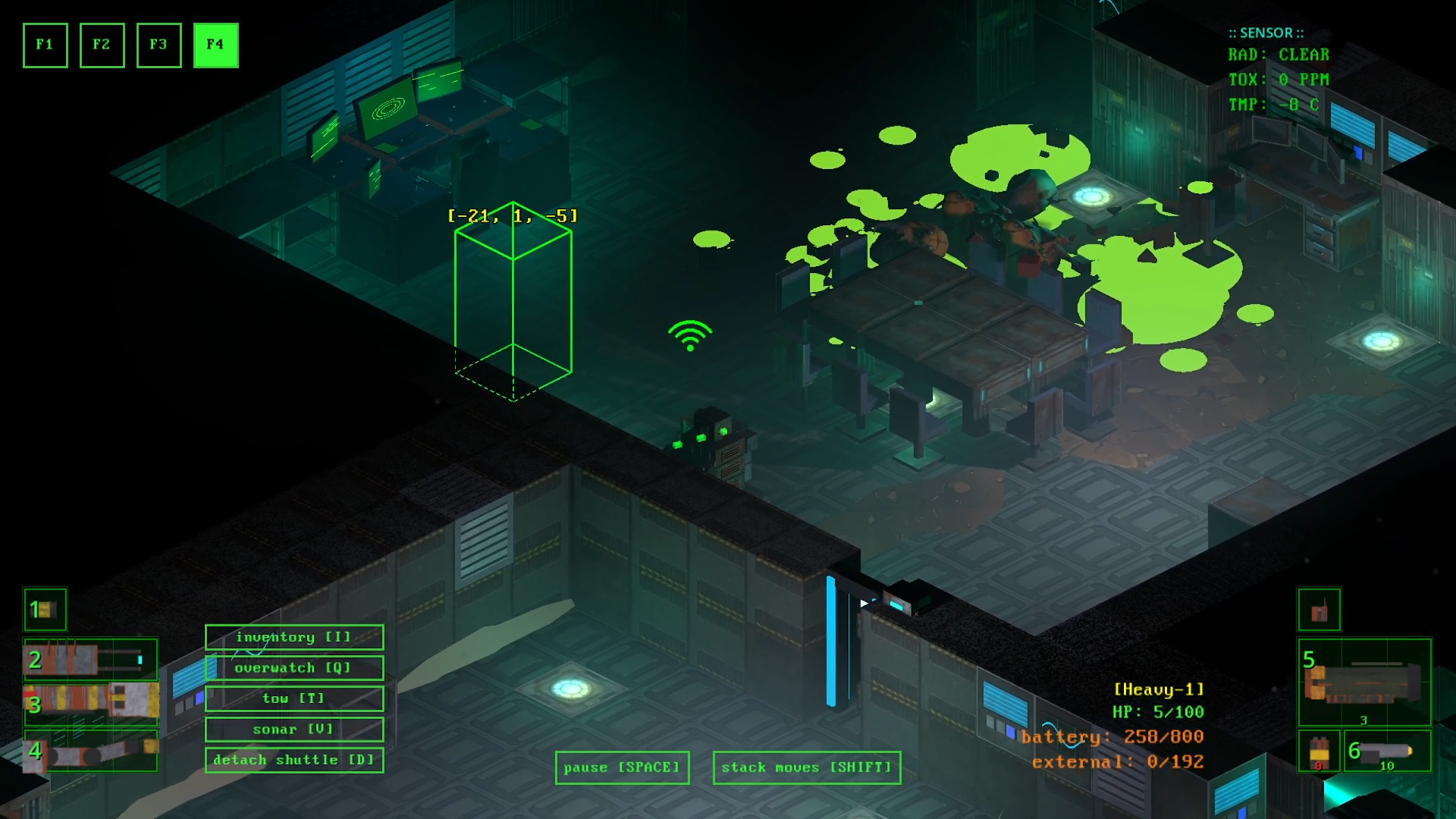Switch to the F2 tab

102,45
